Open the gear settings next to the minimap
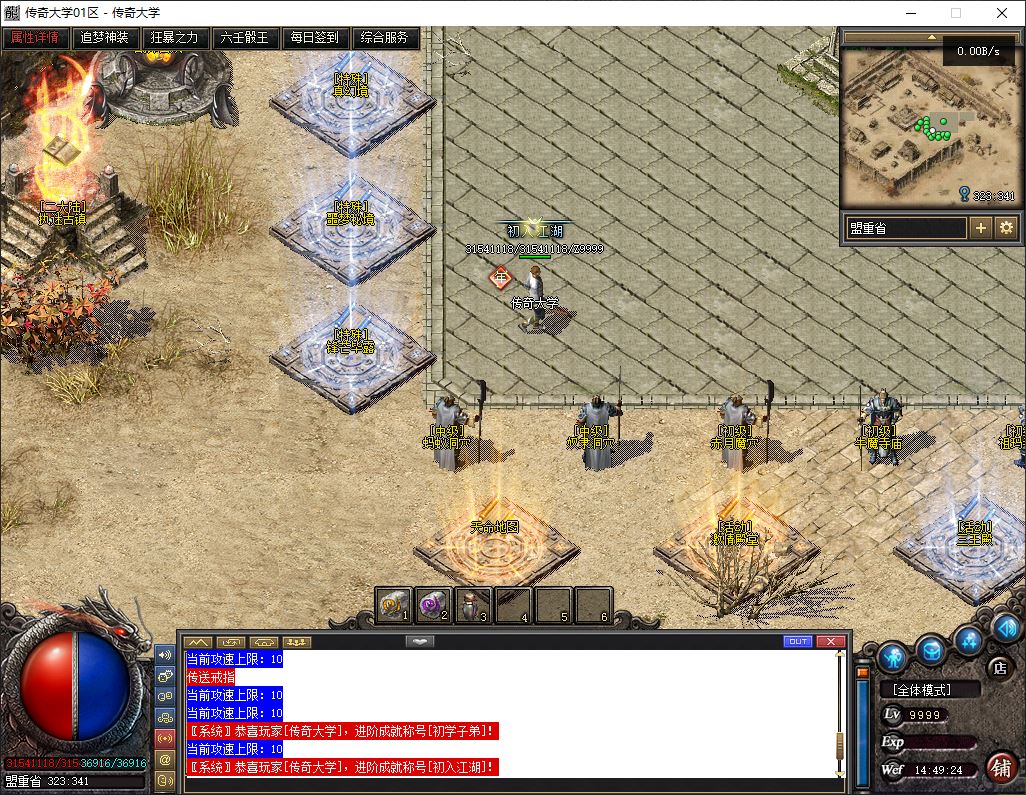 (x=1006, y=228)
